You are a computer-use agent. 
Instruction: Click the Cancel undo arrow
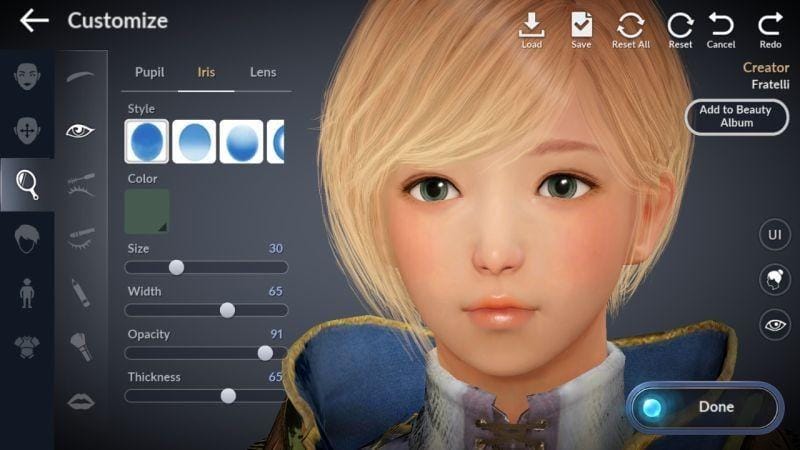(x=721, y=30)
